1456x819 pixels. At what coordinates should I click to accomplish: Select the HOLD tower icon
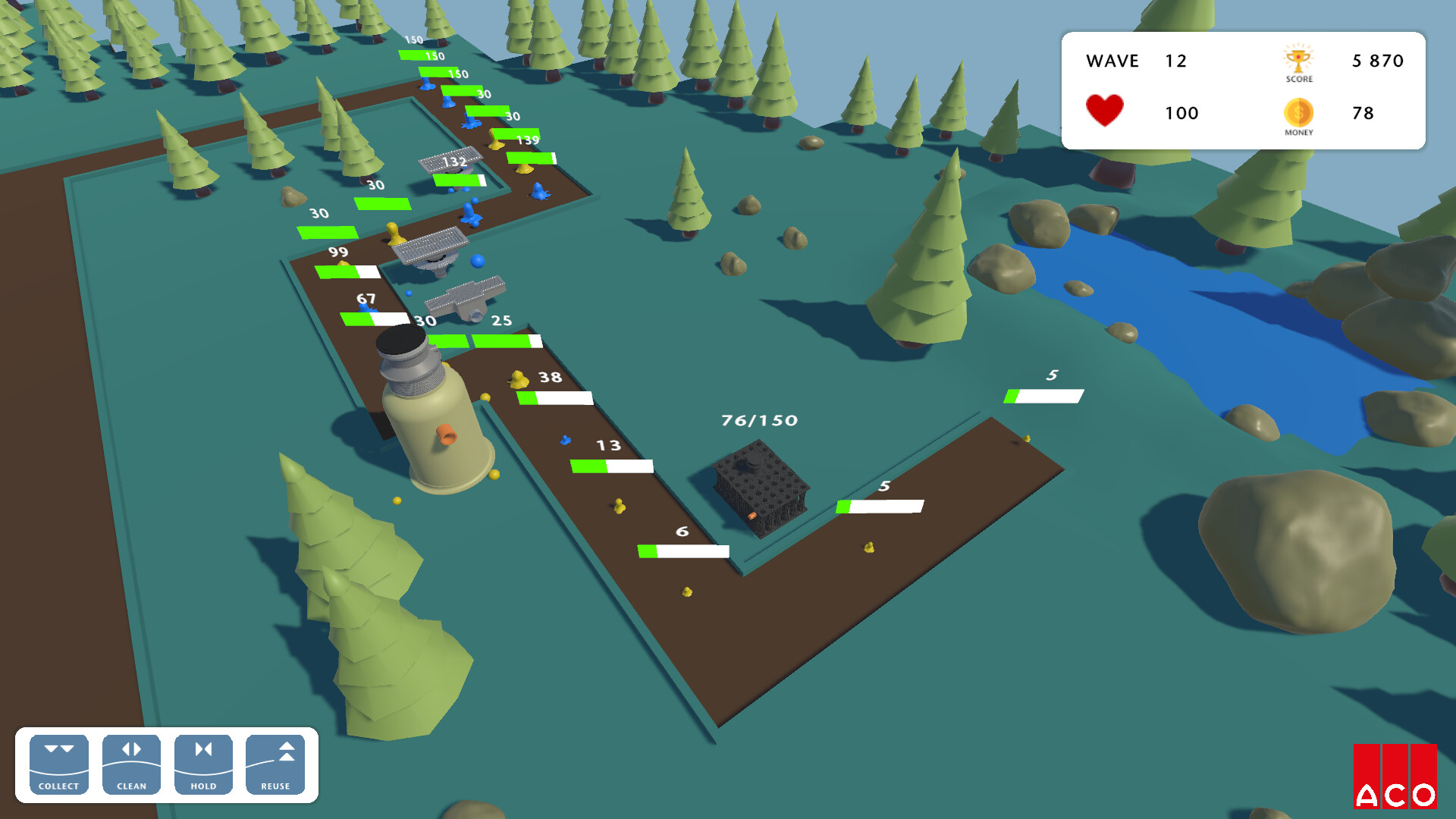point(202,764)
